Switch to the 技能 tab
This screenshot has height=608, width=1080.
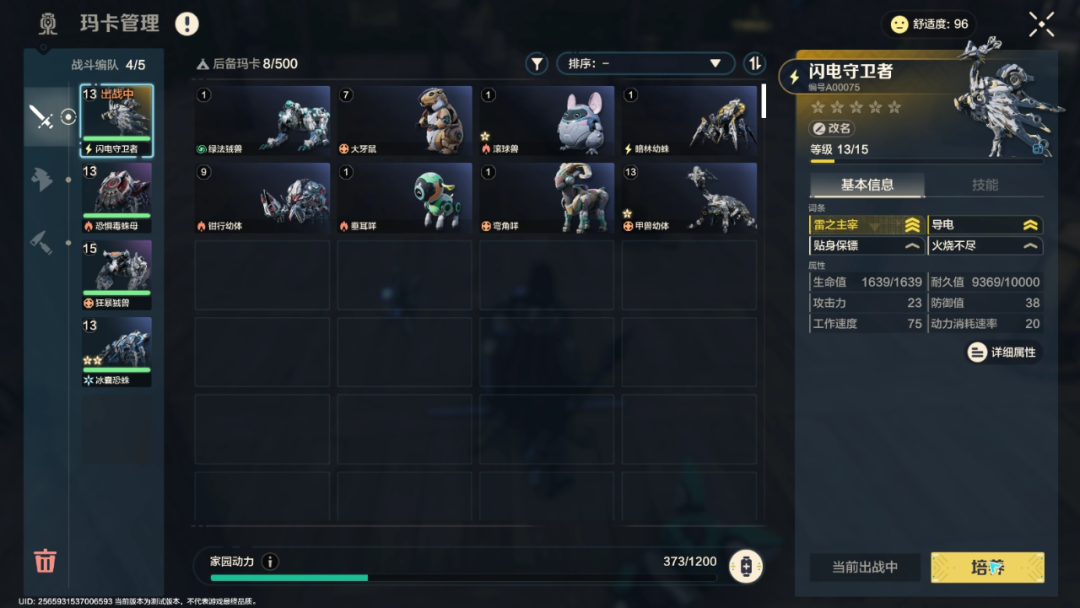point(985,185)
